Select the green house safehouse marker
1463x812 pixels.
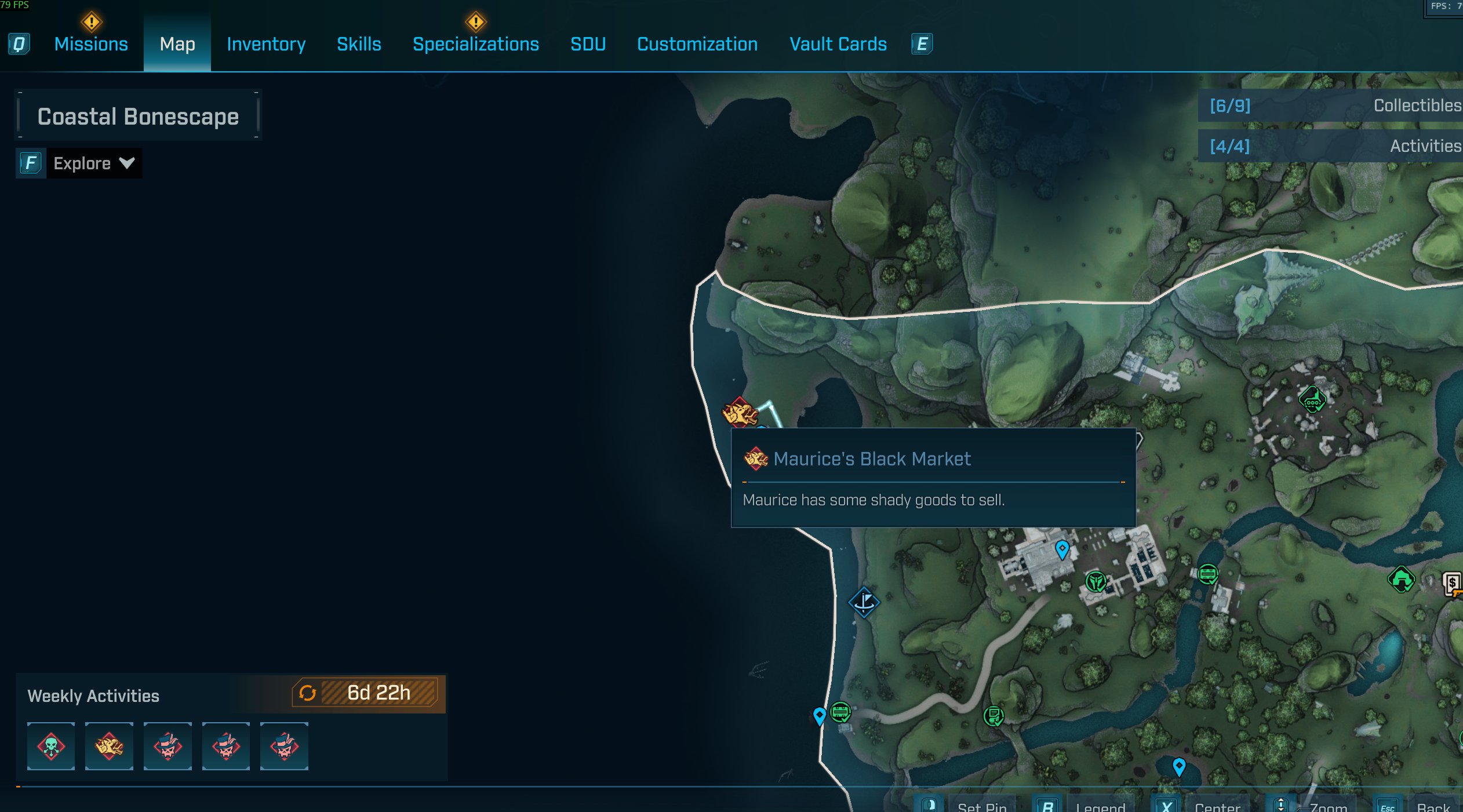pos(1401,579)
